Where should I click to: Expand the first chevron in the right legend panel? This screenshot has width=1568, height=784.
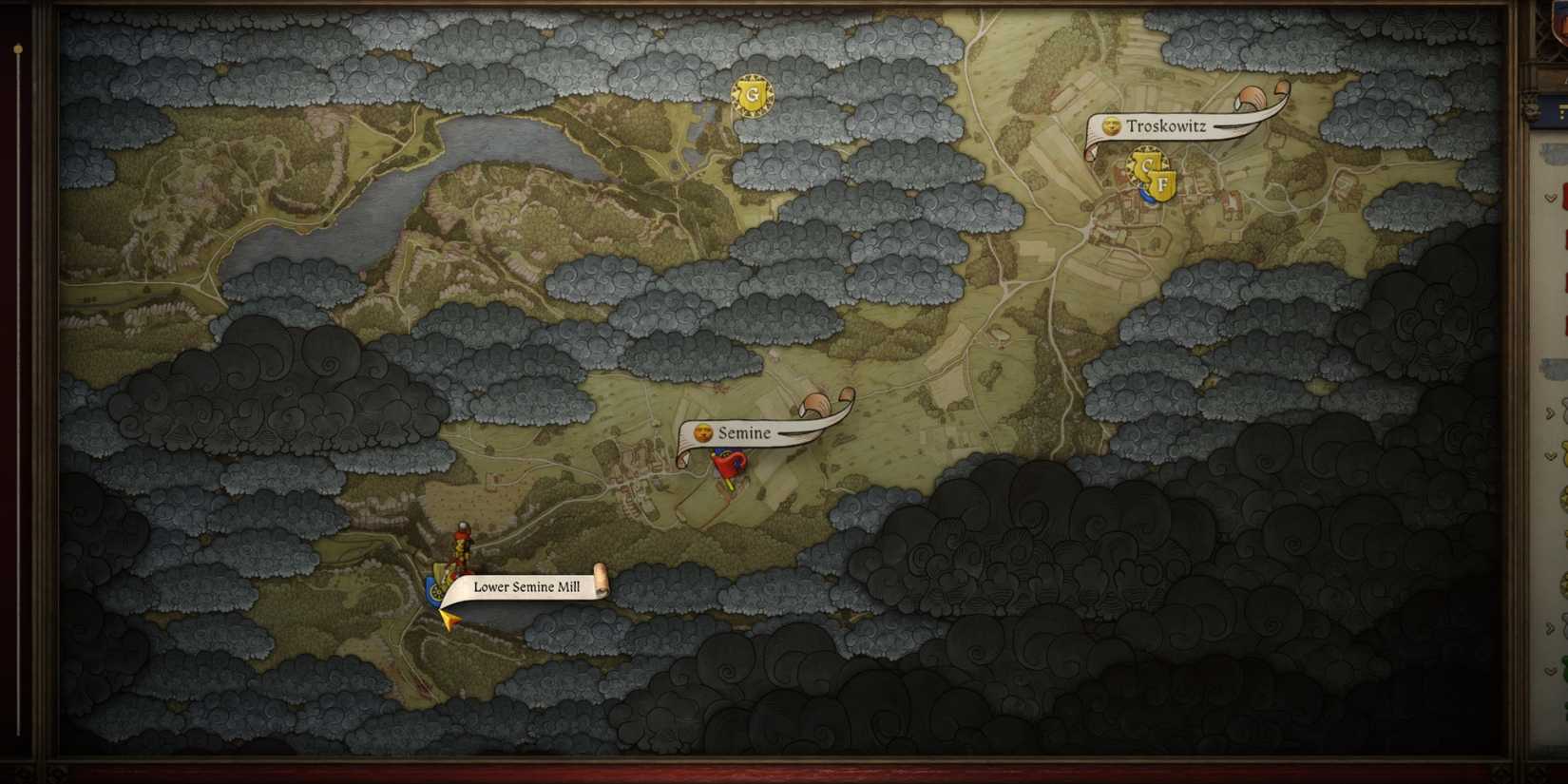(1550, 411)
